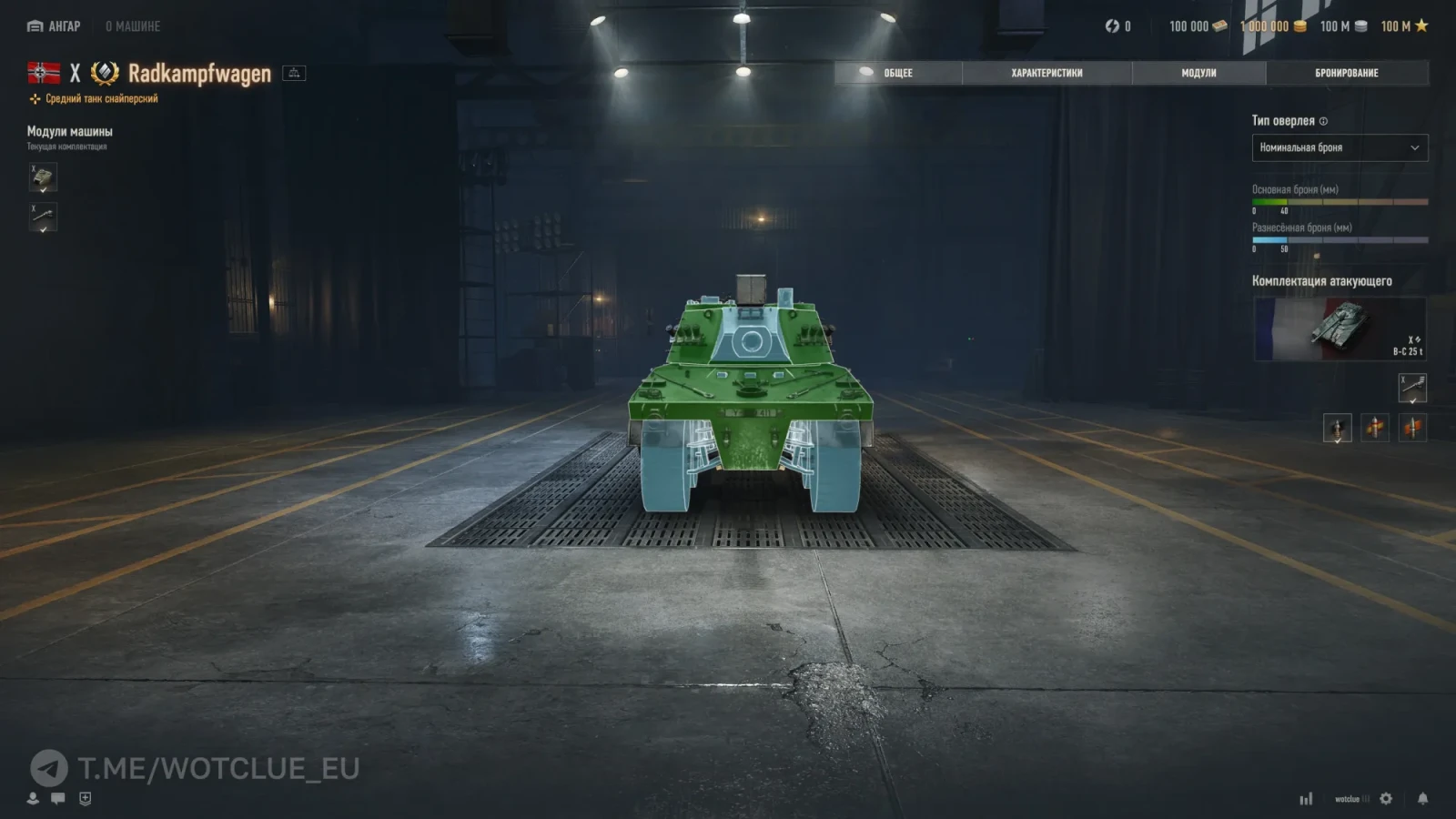Click the selected gun module in Модули машины
This screenshot has width=1456, height=819.
click(42, 218)
